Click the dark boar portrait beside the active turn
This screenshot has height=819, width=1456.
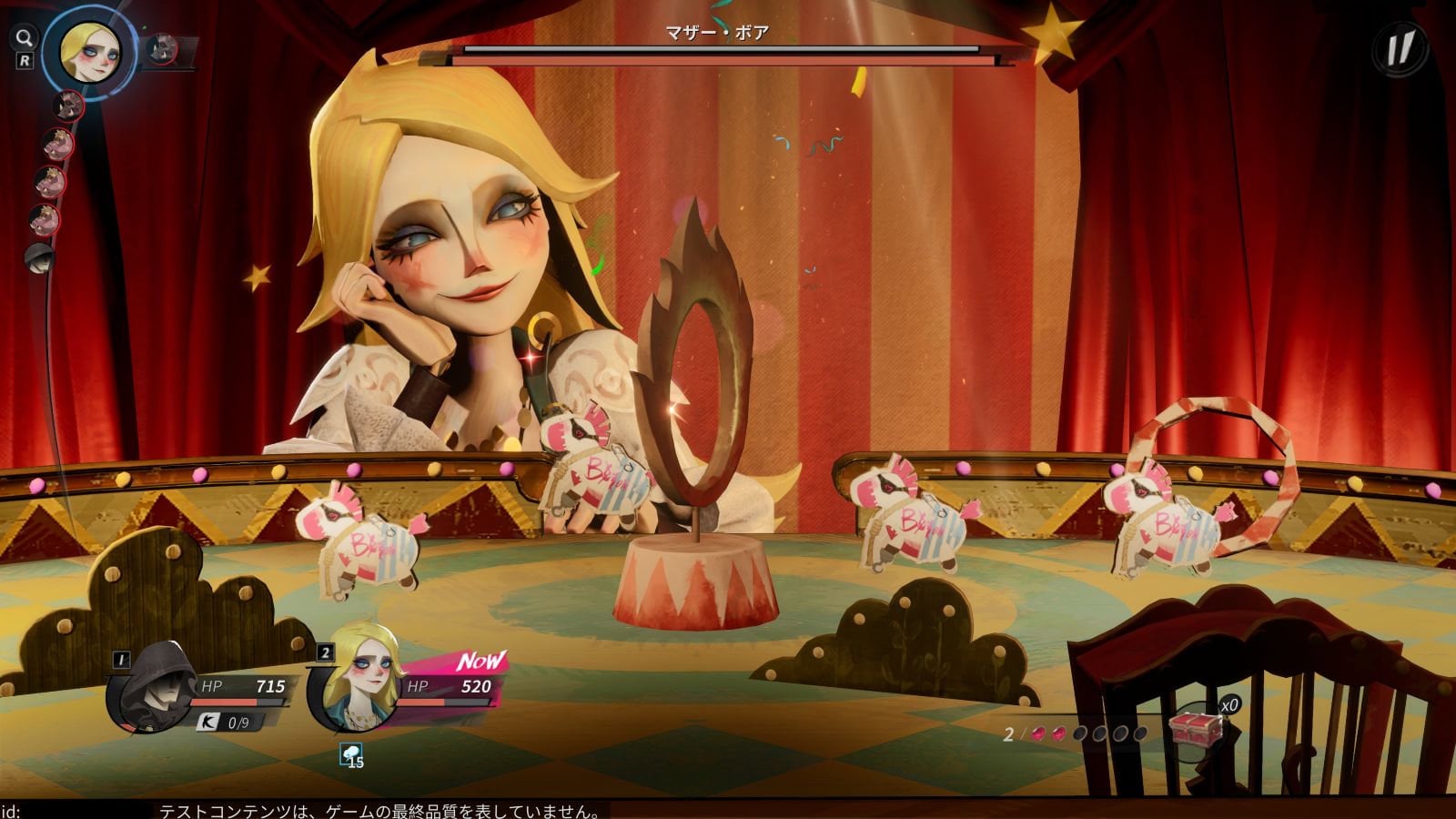tap(163, 49)
